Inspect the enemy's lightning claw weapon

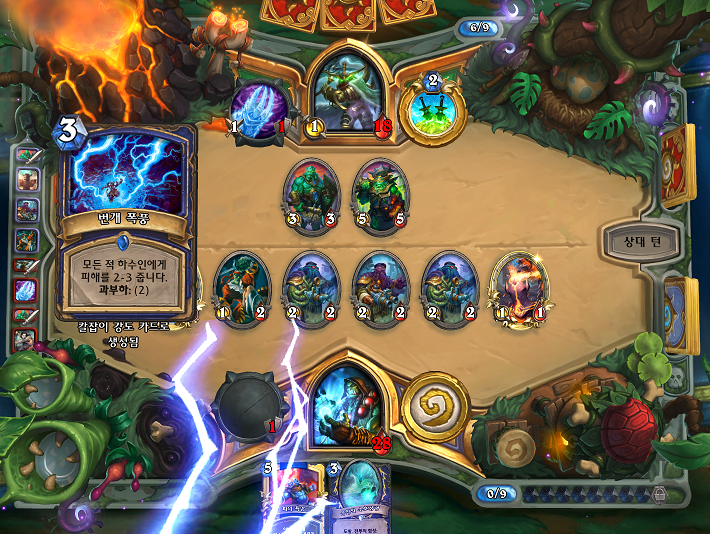pos(260,107)
